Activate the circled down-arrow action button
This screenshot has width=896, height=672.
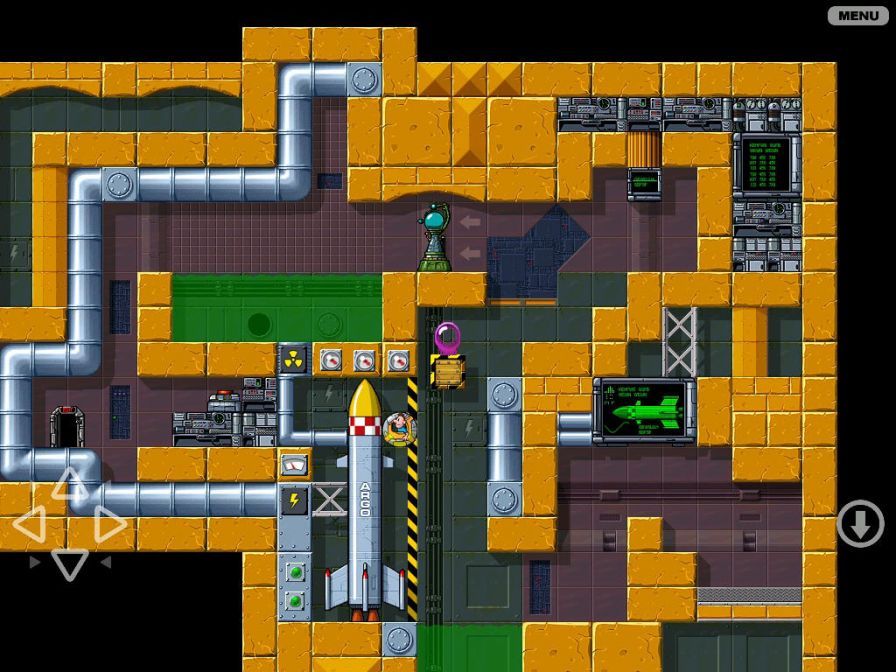(860, 524)
